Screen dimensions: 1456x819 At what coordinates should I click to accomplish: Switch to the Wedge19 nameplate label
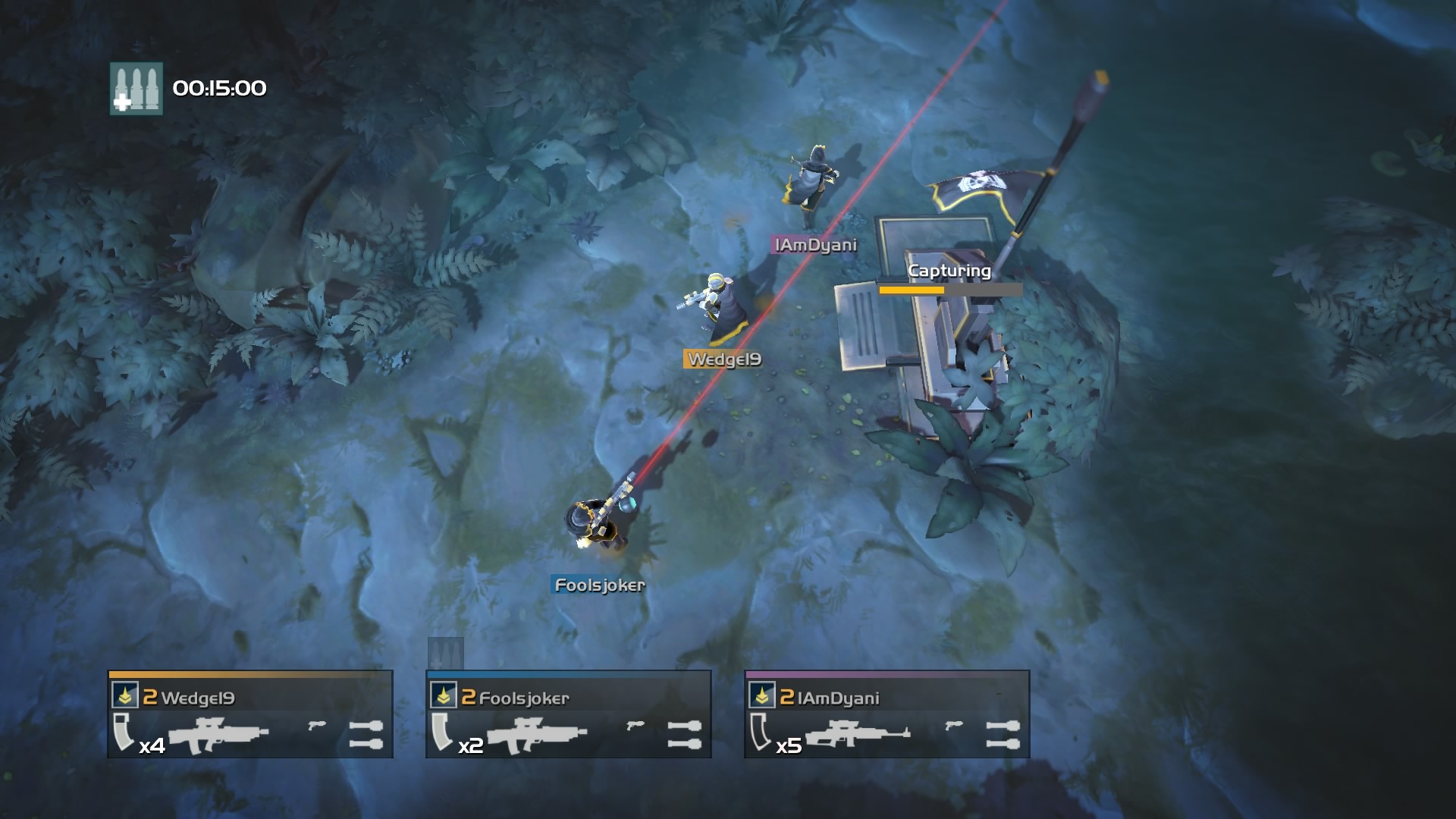pyautogui.click(x=725, y=360)
